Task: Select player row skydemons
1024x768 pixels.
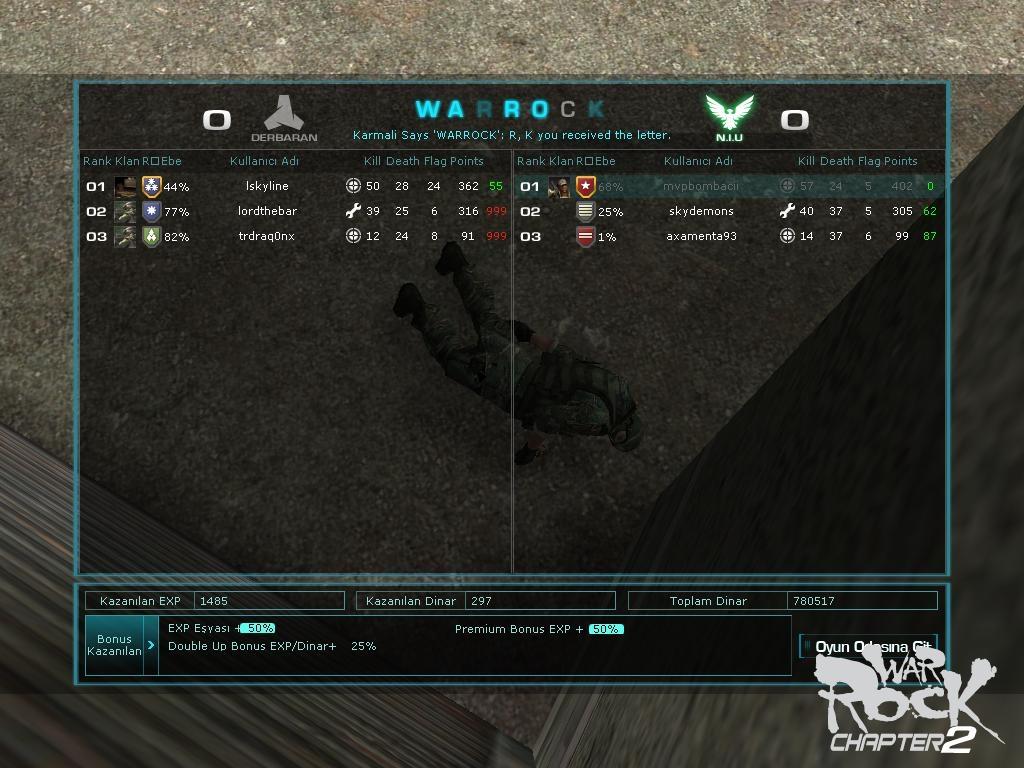Action: click(700, 211)
